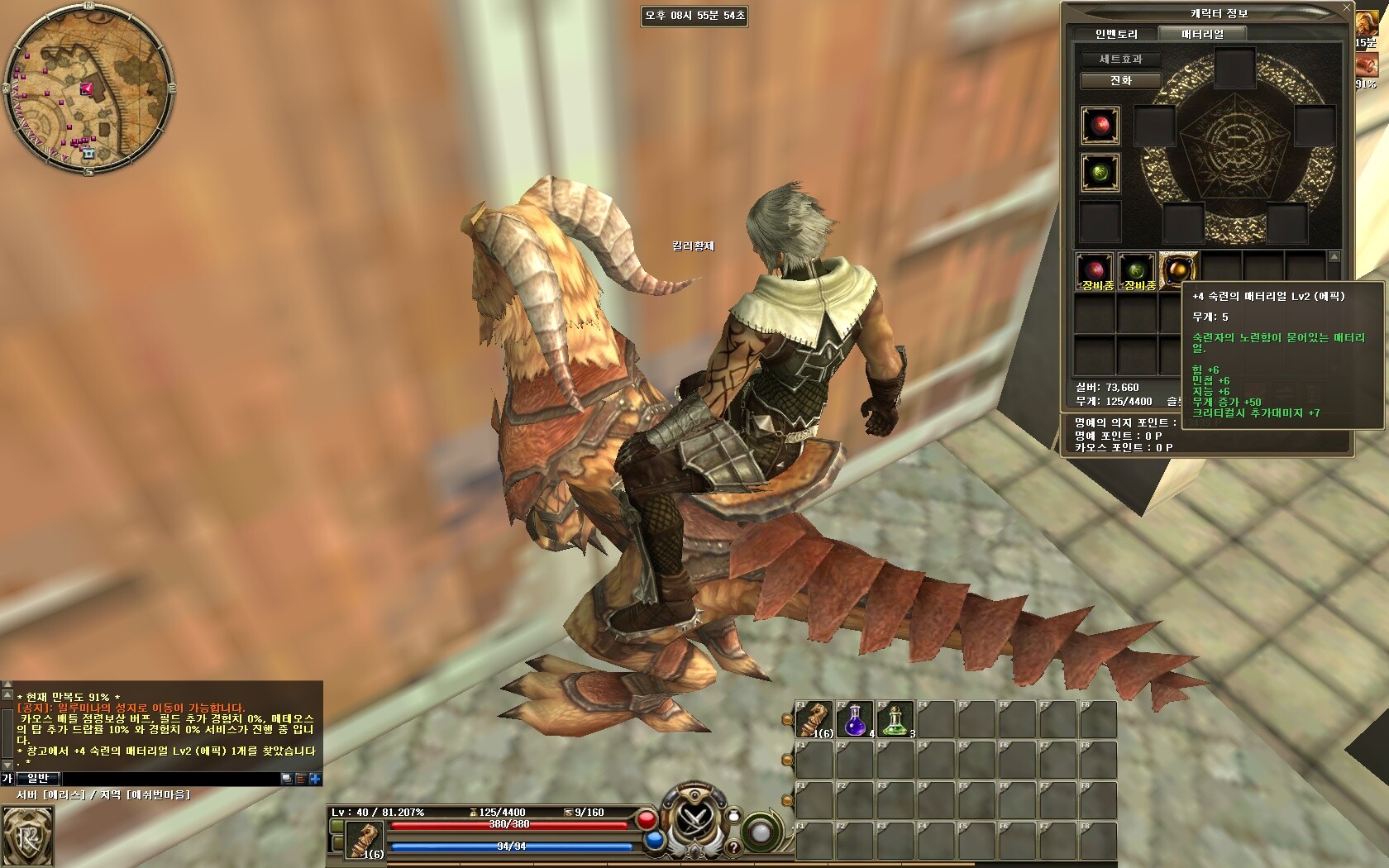
Task: Change the 일반 chat channel selector
Action: [37, 779]
